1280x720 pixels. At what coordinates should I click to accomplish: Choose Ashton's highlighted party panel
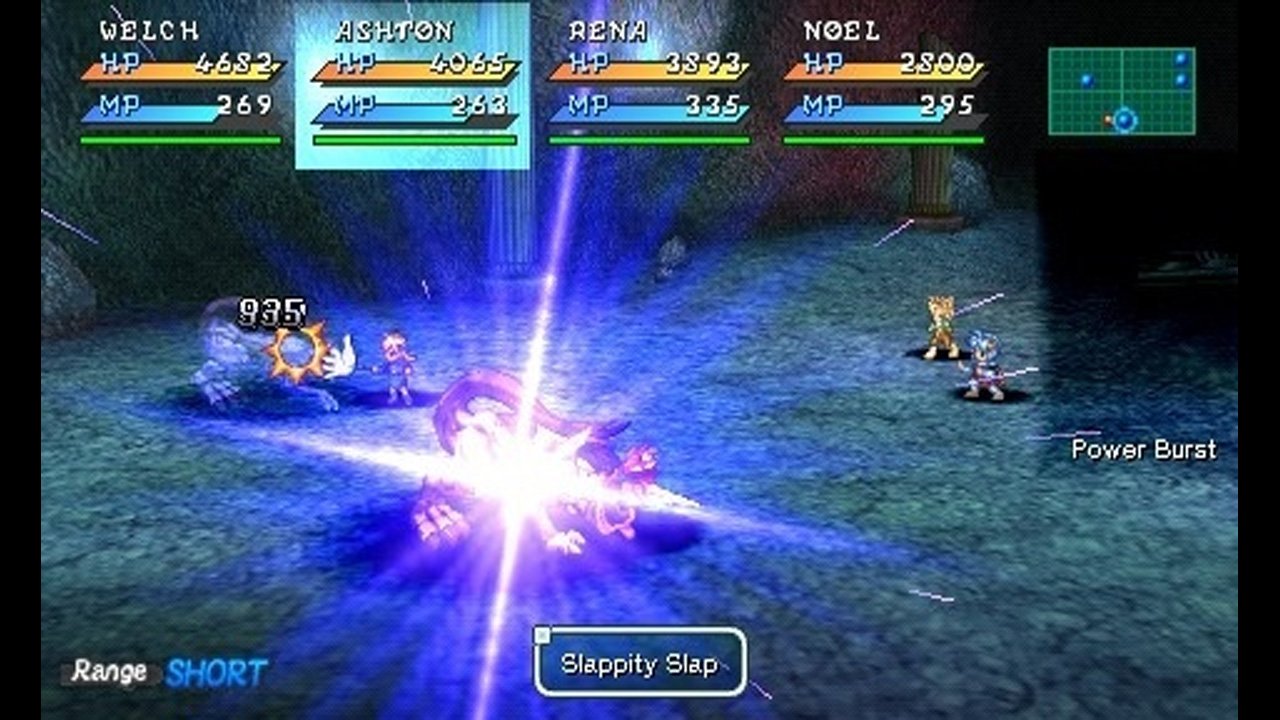tap(413, 85)
